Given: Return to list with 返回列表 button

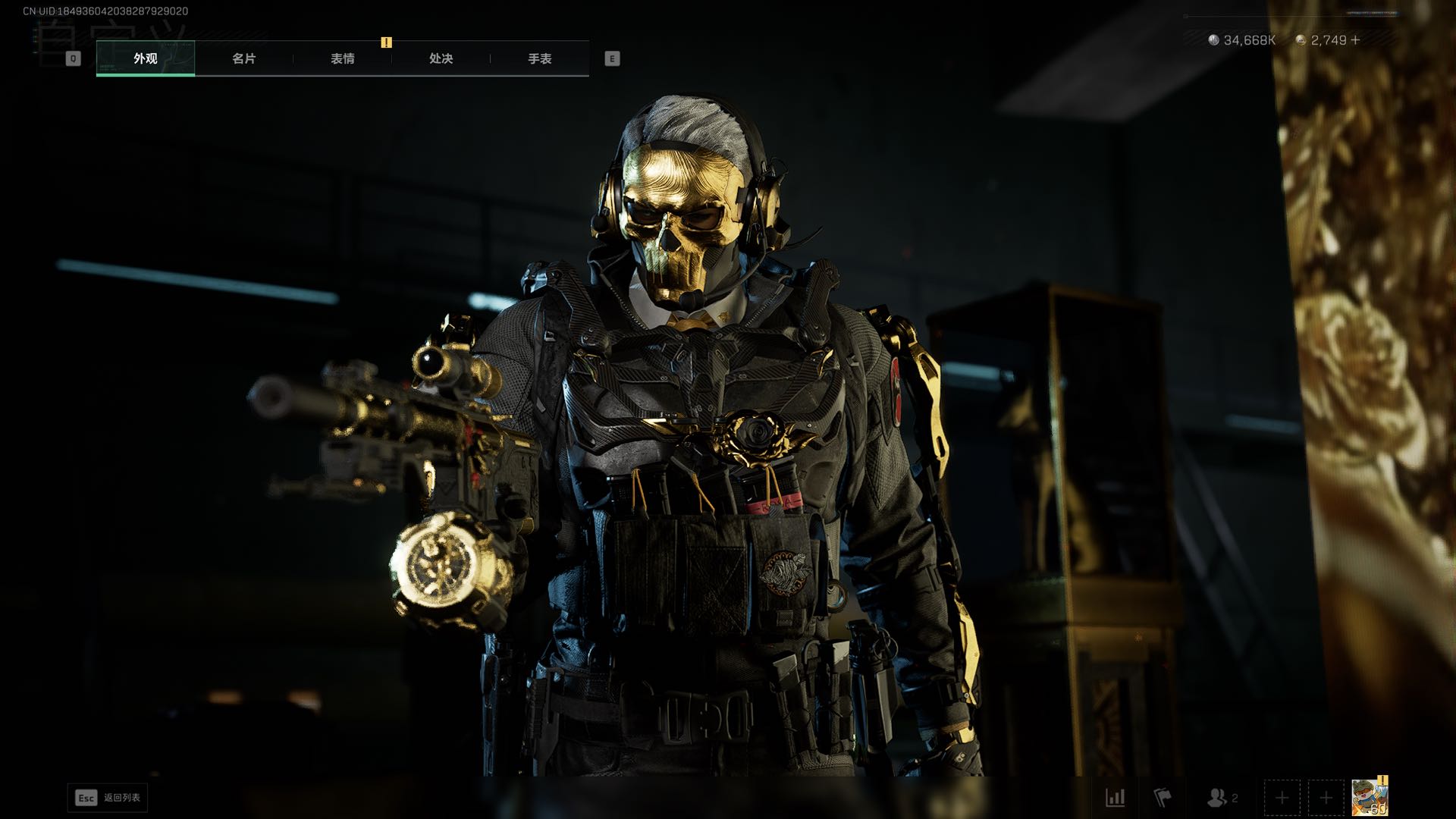Looking at the screenshot, I should [x=108, y=798].
